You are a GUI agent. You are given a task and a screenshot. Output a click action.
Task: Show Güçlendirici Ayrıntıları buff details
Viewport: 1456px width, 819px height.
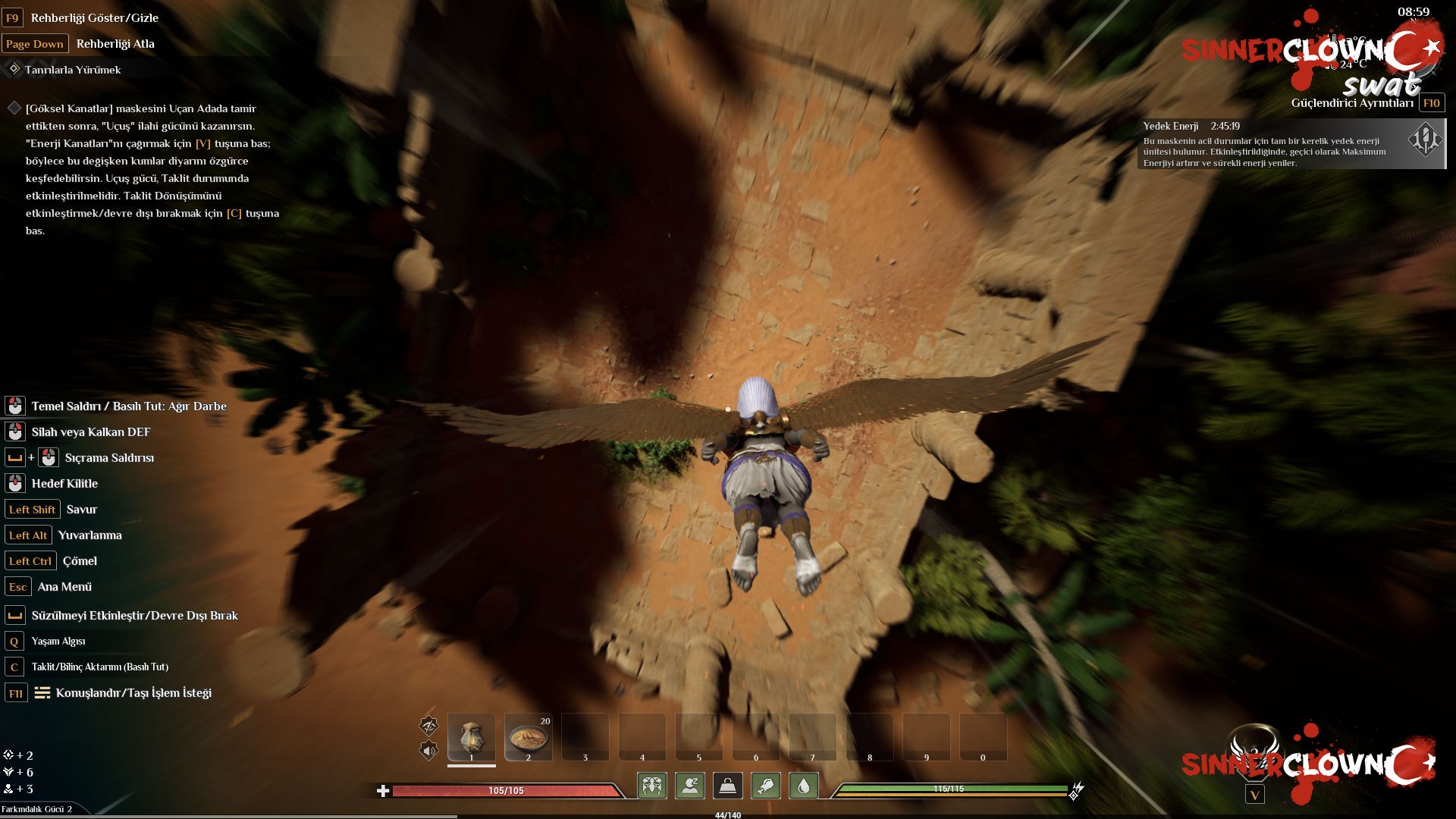pyautogui.click(x=1352, y=103)
